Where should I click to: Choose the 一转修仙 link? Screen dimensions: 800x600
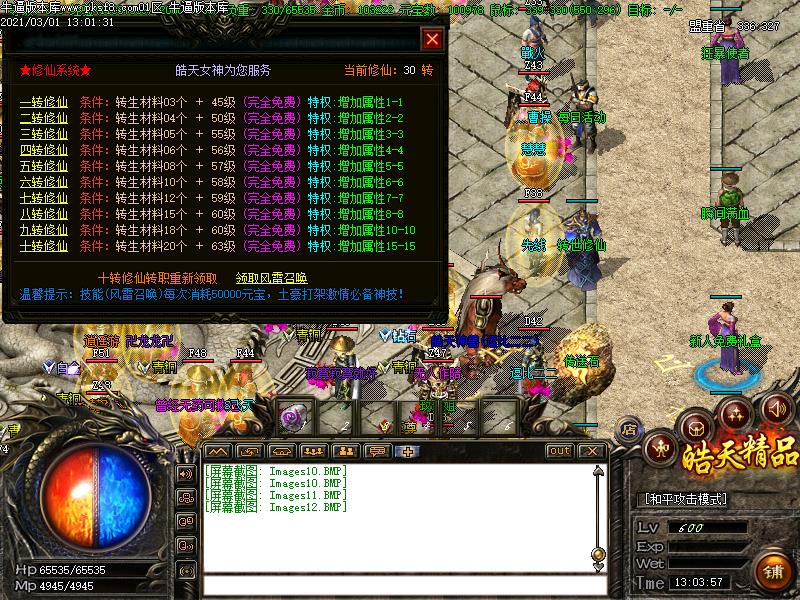tap(44, 103)
